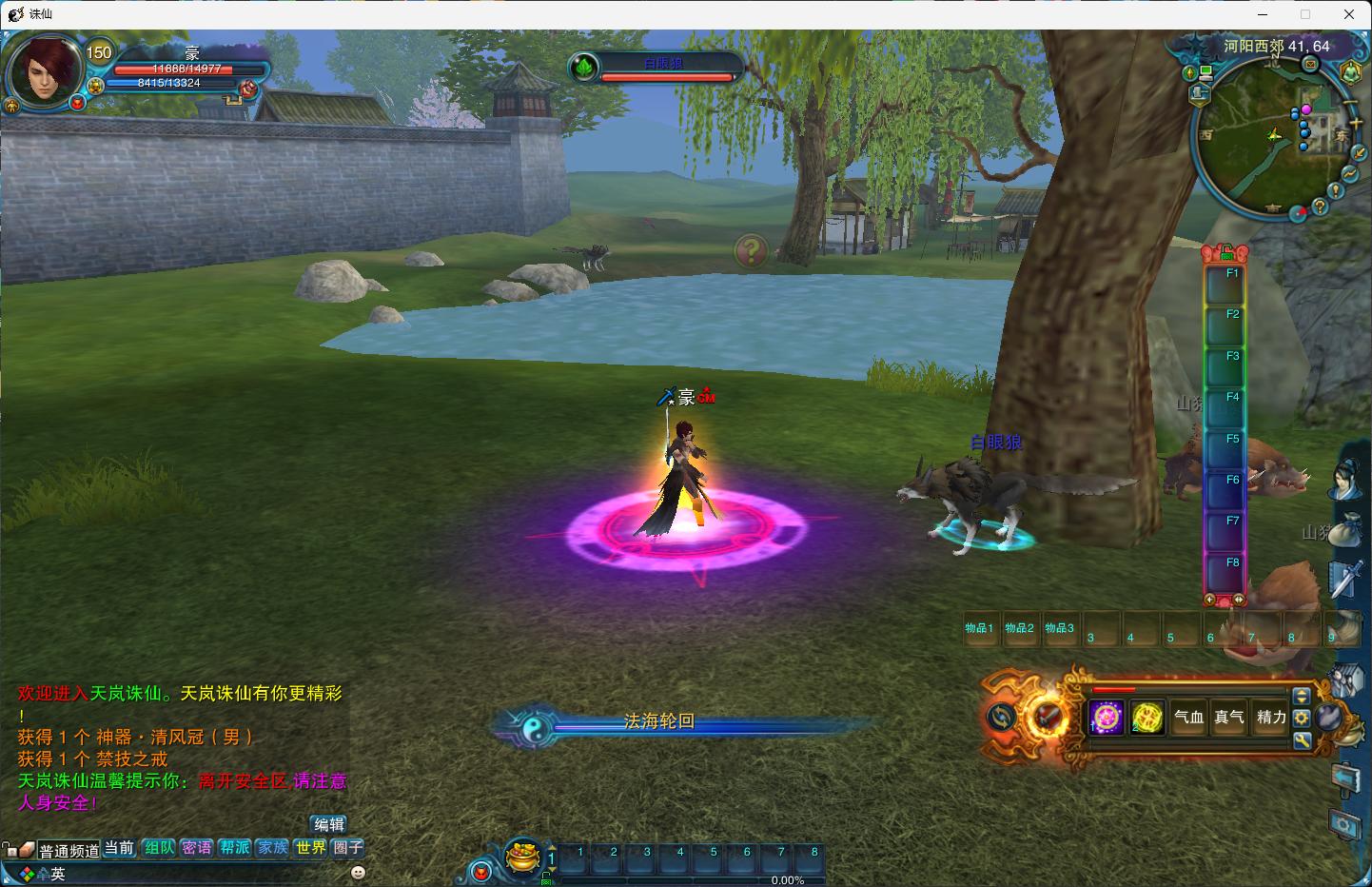This screenshot has height=887, width=1372.
Task: Select the 气血 hotbar slot
Action: click(1189, 717)
